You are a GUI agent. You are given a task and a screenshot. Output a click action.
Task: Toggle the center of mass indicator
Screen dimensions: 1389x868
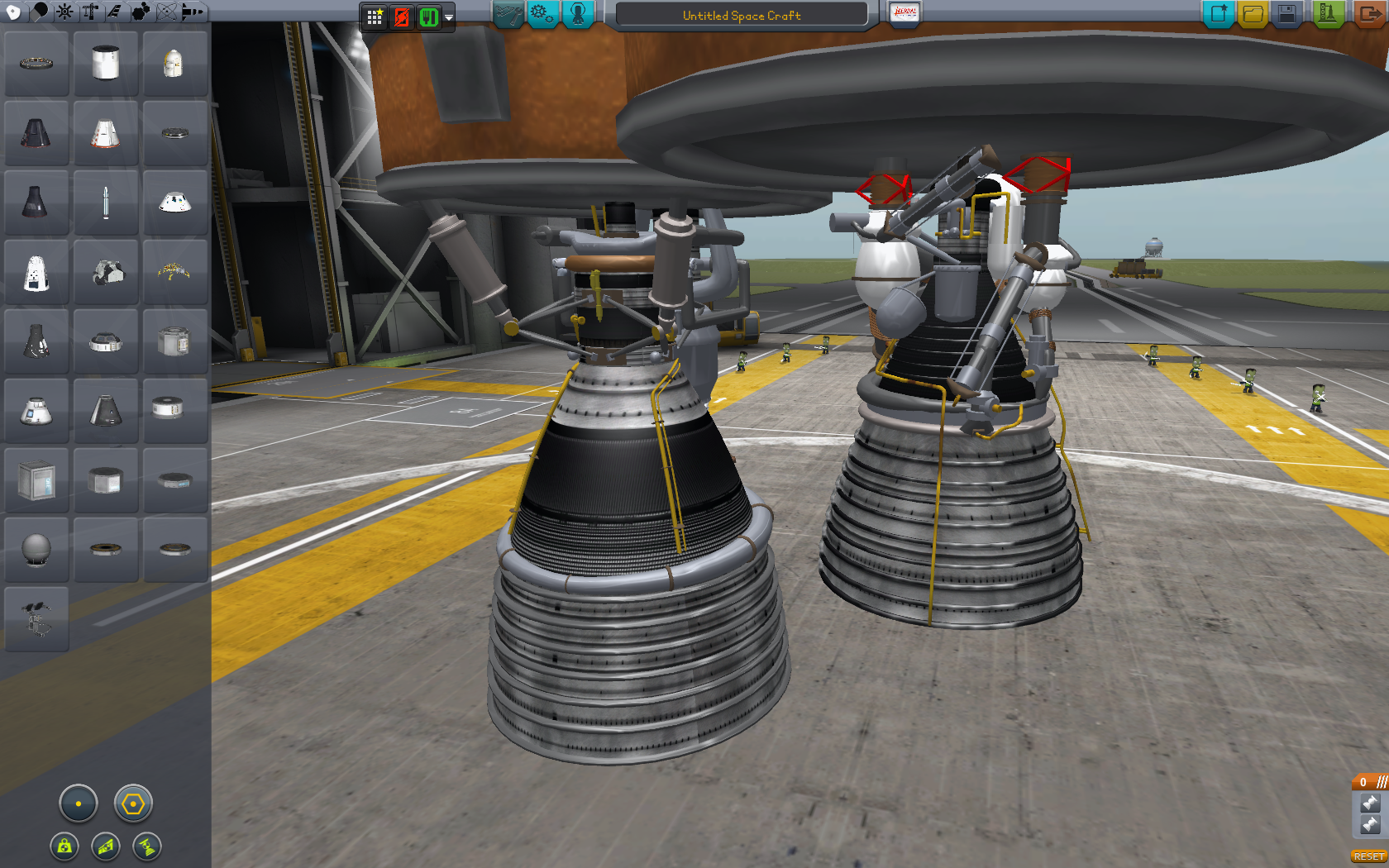pyautogui.click(x=64, y=847)
